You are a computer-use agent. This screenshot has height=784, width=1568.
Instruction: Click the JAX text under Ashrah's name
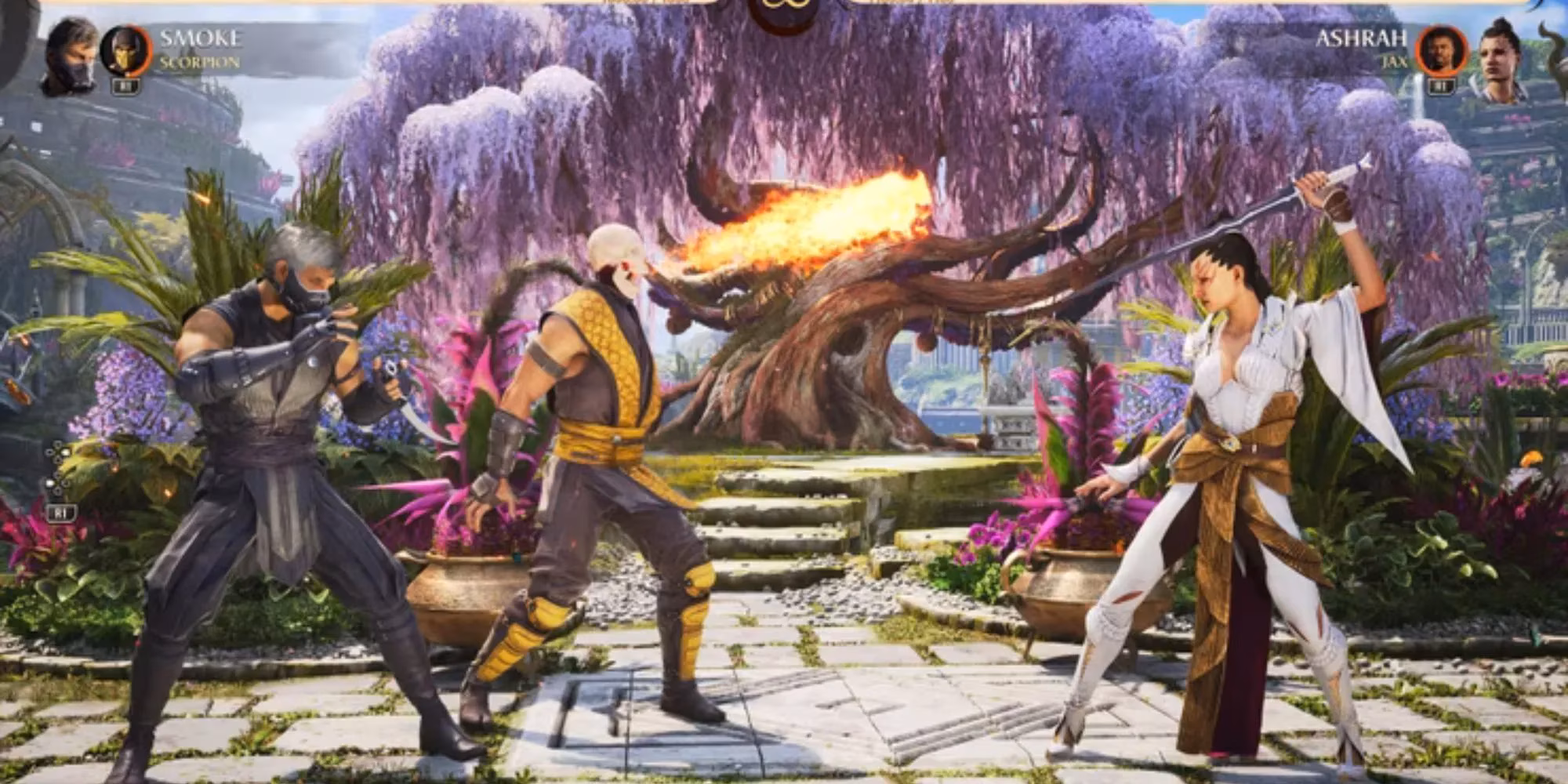(1395, 61)
